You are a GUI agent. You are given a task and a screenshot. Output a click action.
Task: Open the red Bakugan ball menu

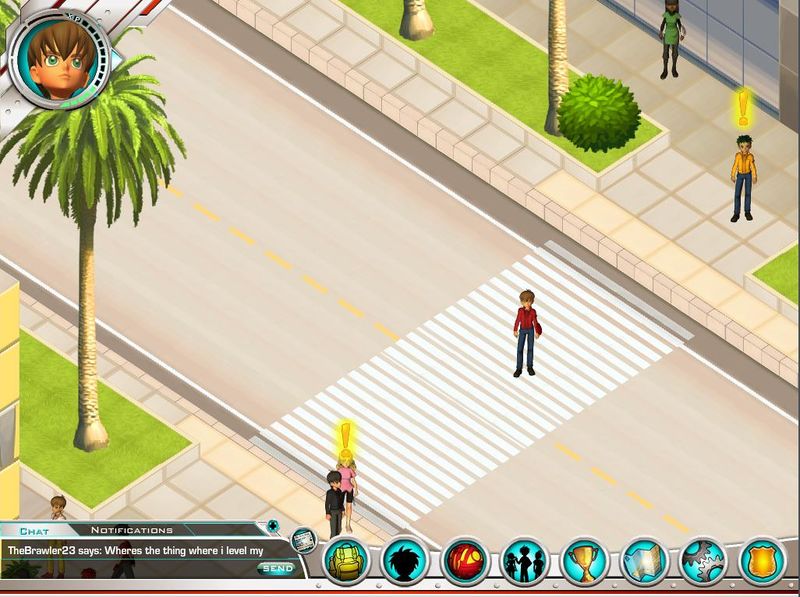(x=465, y=561)
